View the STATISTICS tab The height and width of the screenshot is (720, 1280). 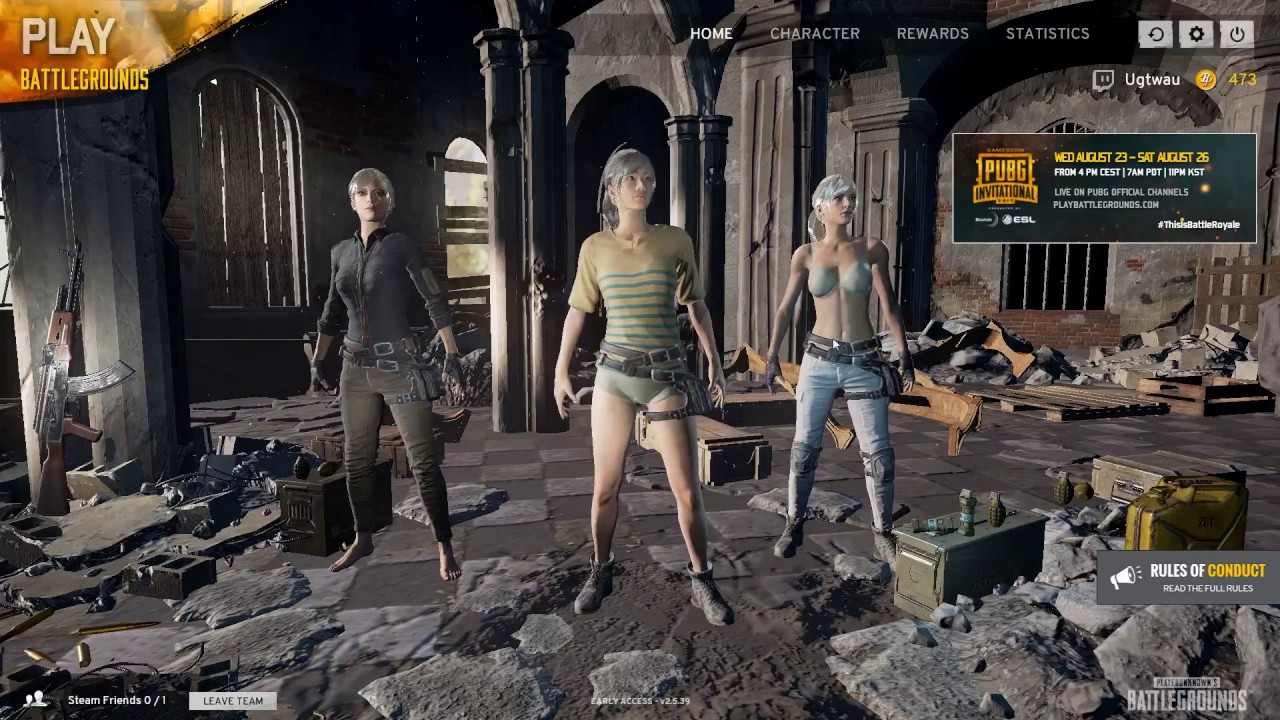(x=1047, y=34)
